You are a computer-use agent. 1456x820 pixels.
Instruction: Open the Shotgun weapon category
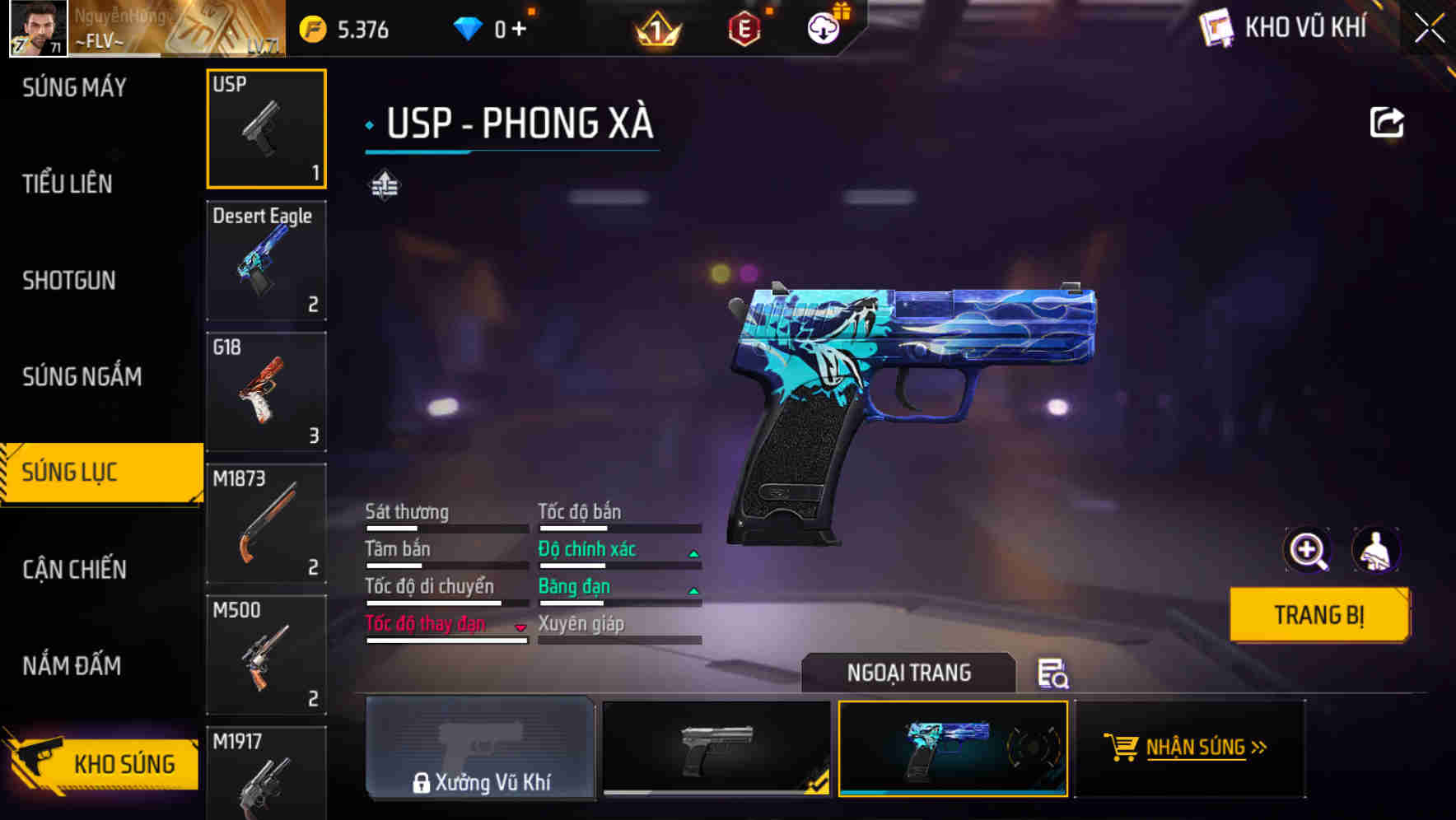click(68, 280)
